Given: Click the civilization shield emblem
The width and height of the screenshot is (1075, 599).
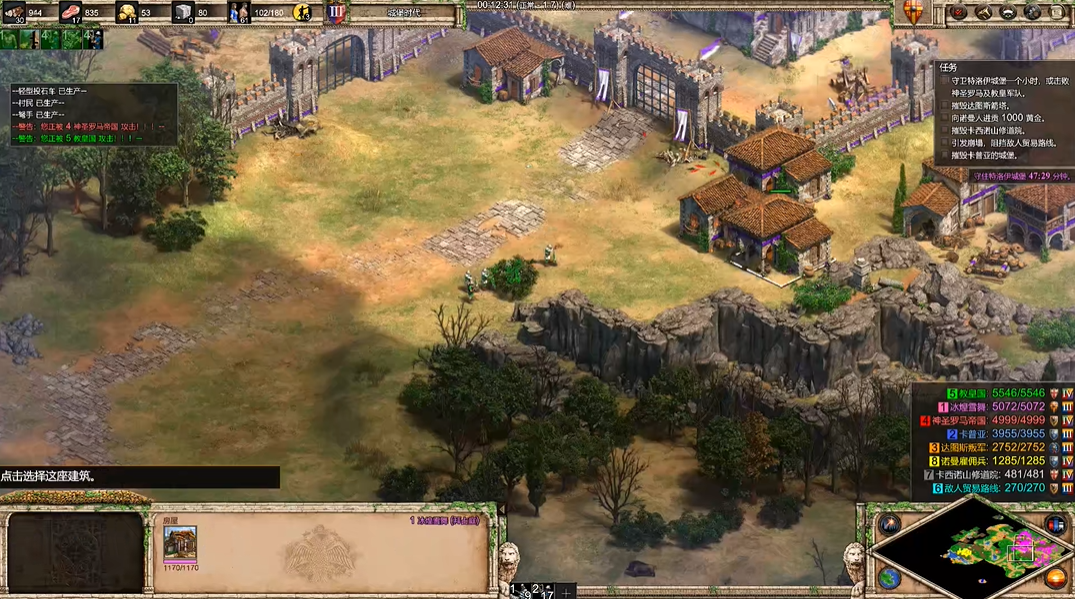Looking at the screenshot, I should pos(912,12).
